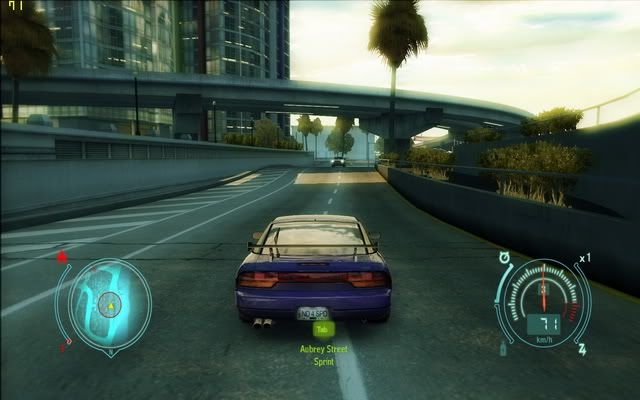This screenshot has height=400, width=640.
Task: Click the nitrous bottle icon
Action: coord(502,348)
